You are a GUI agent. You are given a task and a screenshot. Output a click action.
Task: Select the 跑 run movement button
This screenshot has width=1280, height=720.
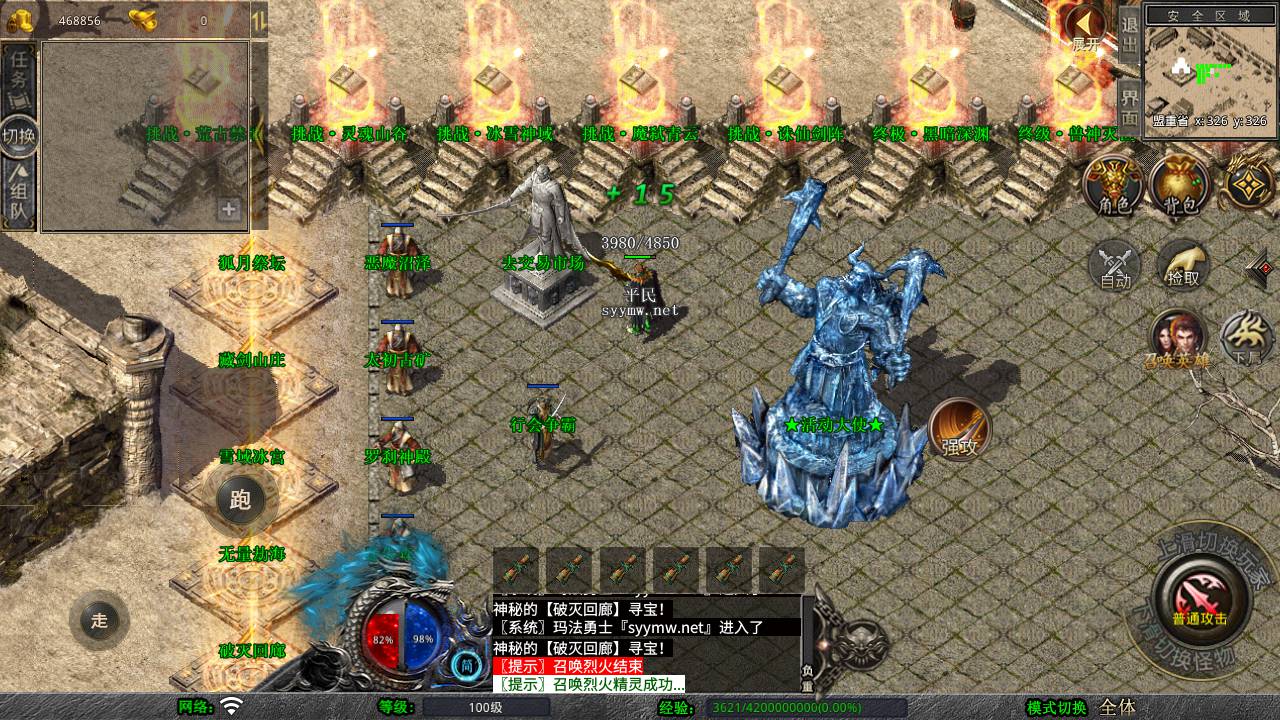click(x=240, y=499)
